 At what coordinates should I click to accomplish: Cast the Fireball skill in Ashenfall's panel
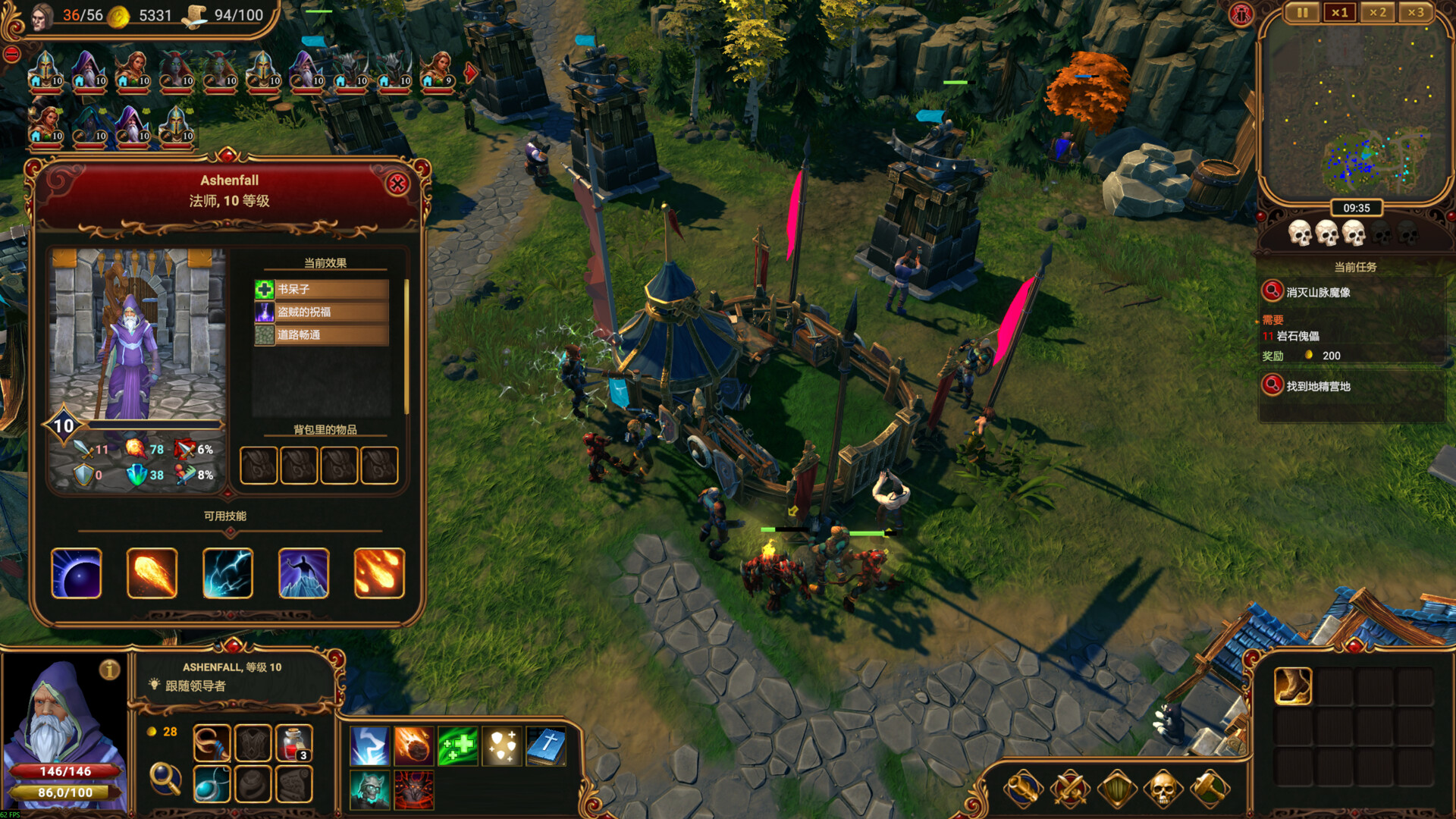coord(152,573)
